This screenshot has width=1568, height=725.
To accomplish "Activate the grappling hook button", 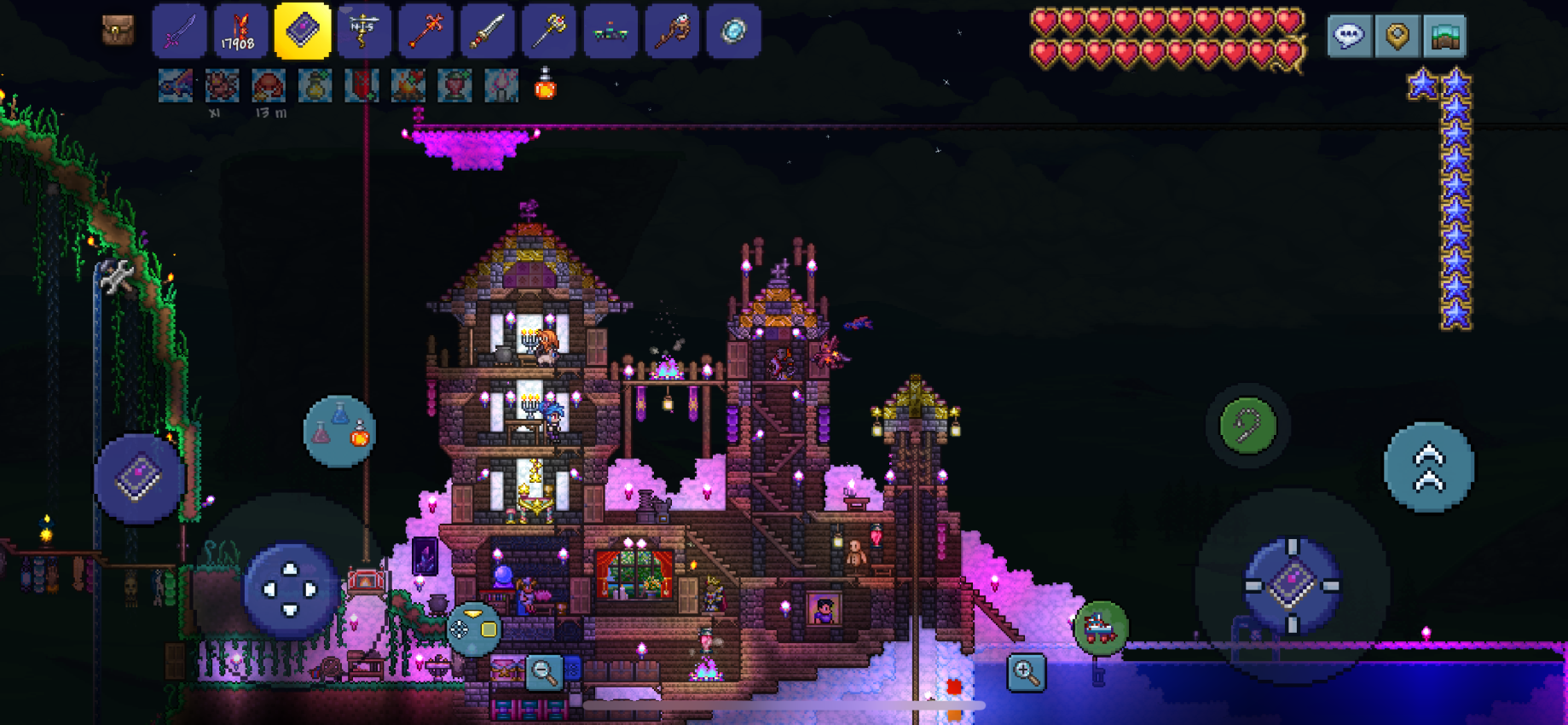I will coord(1247,425).
